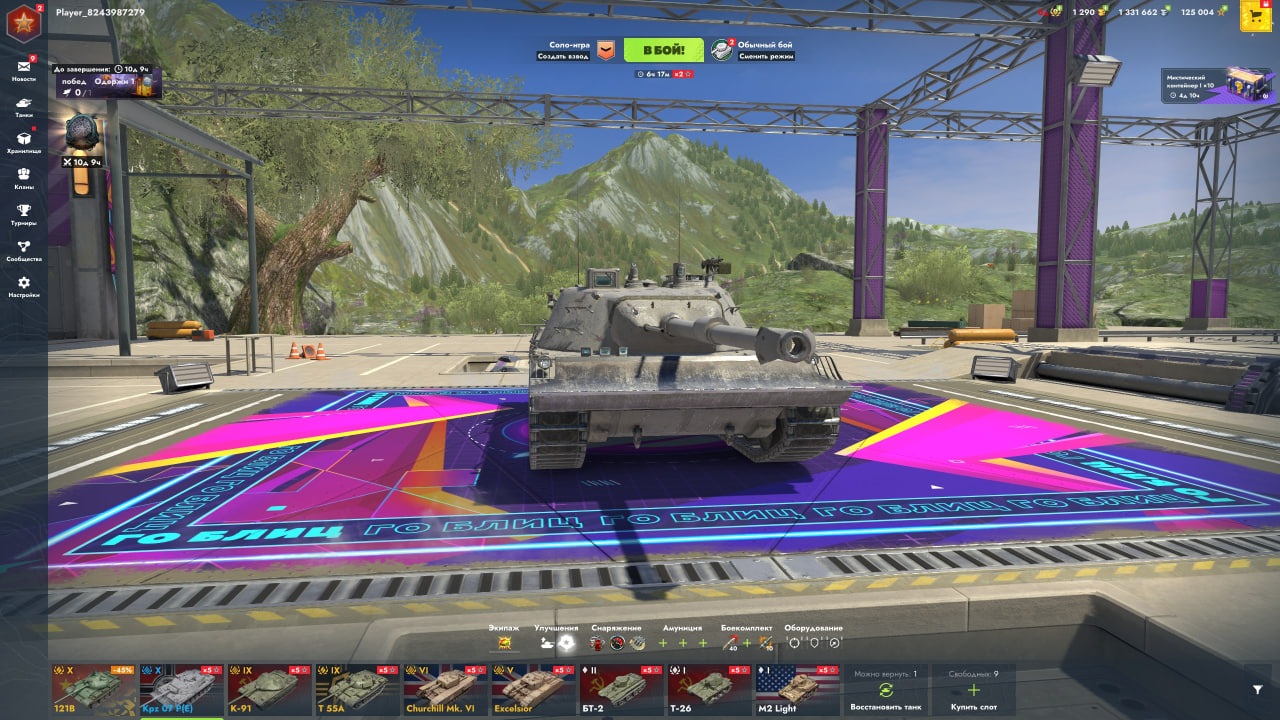
Task: Open the Танки tanks menu
Action: pos(23,106)
